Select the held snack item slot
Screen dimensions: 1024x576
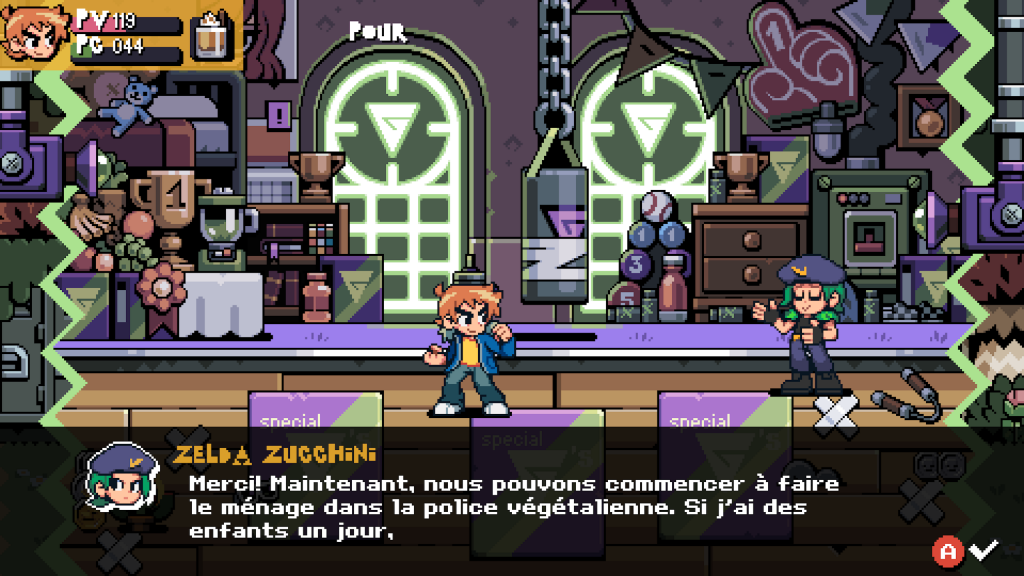[x=210, y=34]
